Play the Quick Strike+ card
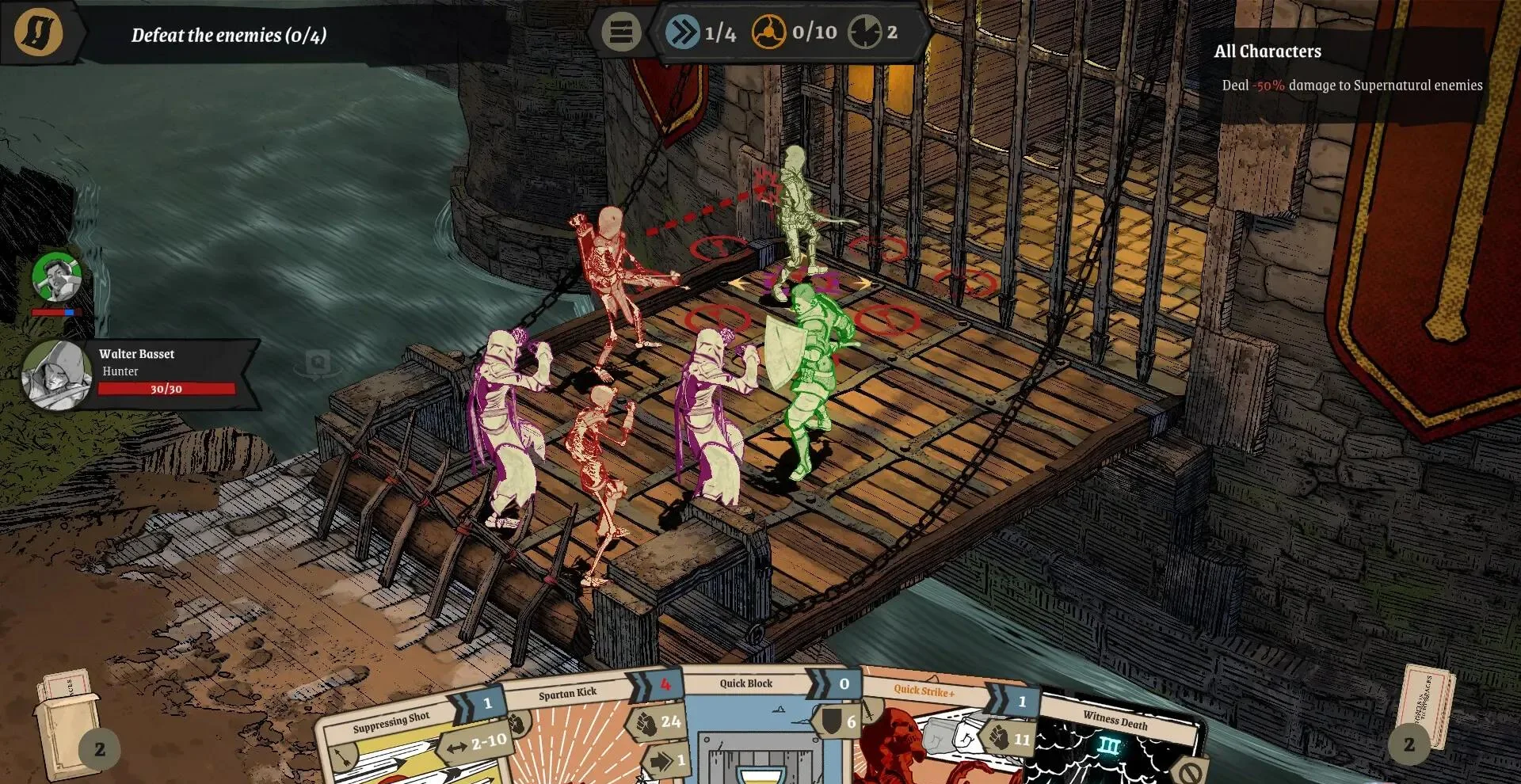The image size is (1521, 784). [935, 736]
